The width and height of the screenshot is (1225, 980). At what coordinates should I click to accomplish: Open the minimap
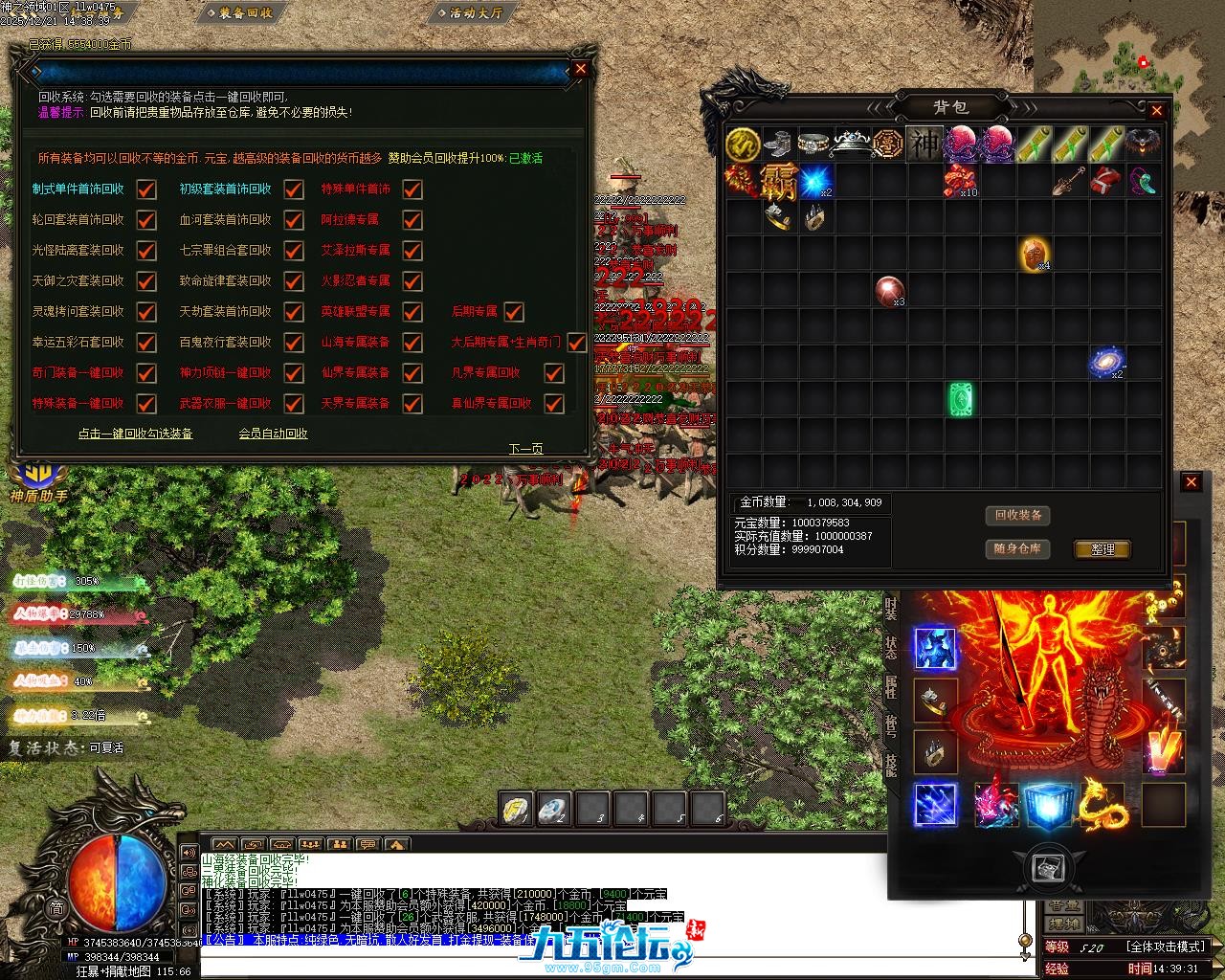click(x=1129, y=57)
